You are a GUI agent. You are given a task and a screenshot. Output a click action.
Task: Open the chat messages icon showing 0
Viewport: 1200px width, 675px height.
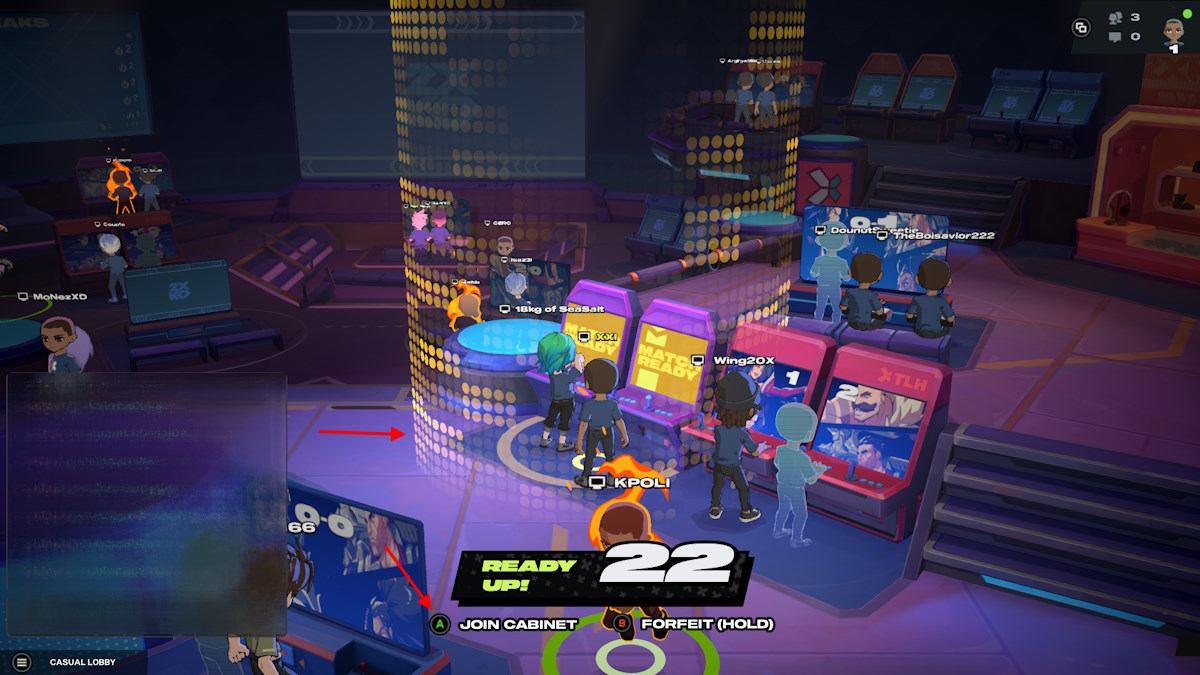click(1115, 37)
